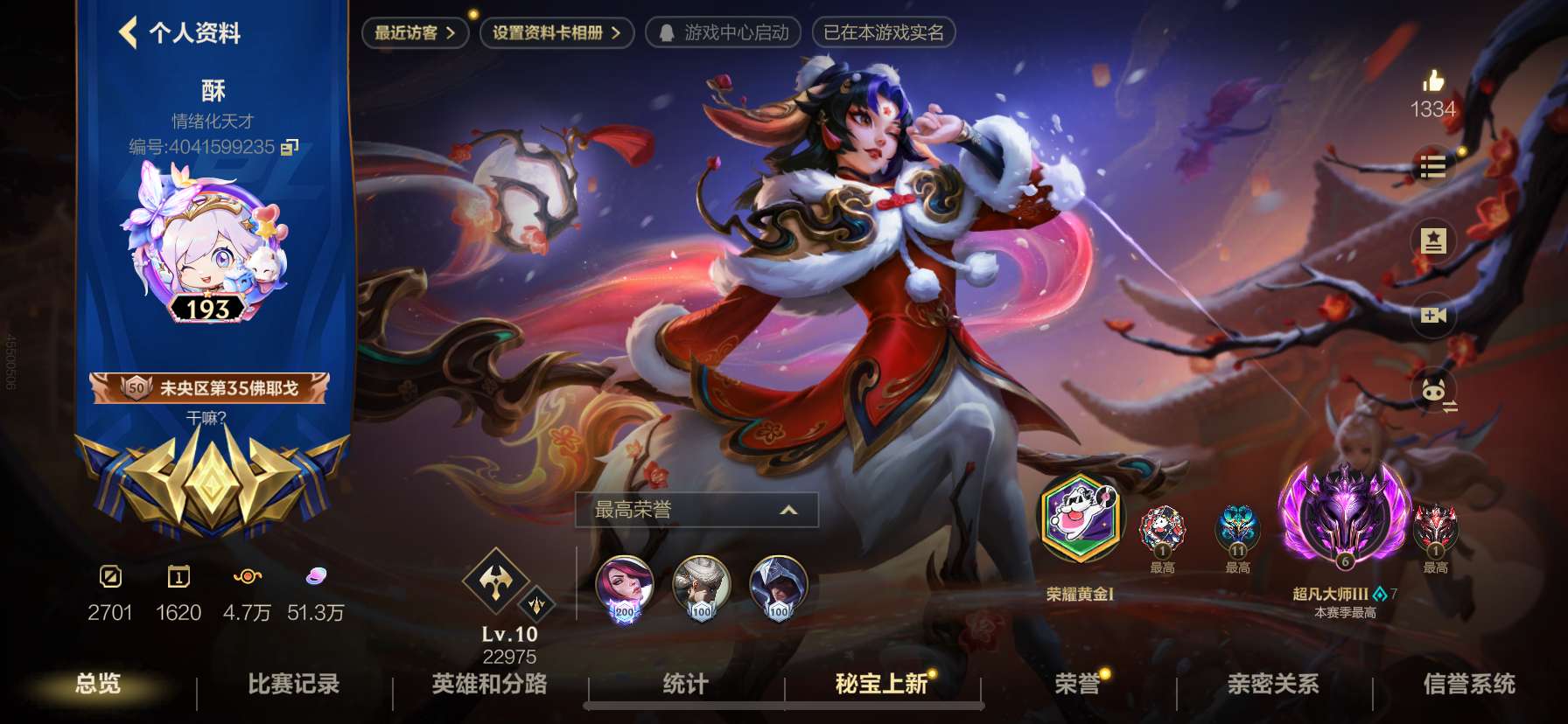Open the battle list icon on right sidebar
Viewport: 1568px width, 724px height.
coord(1431,168)
